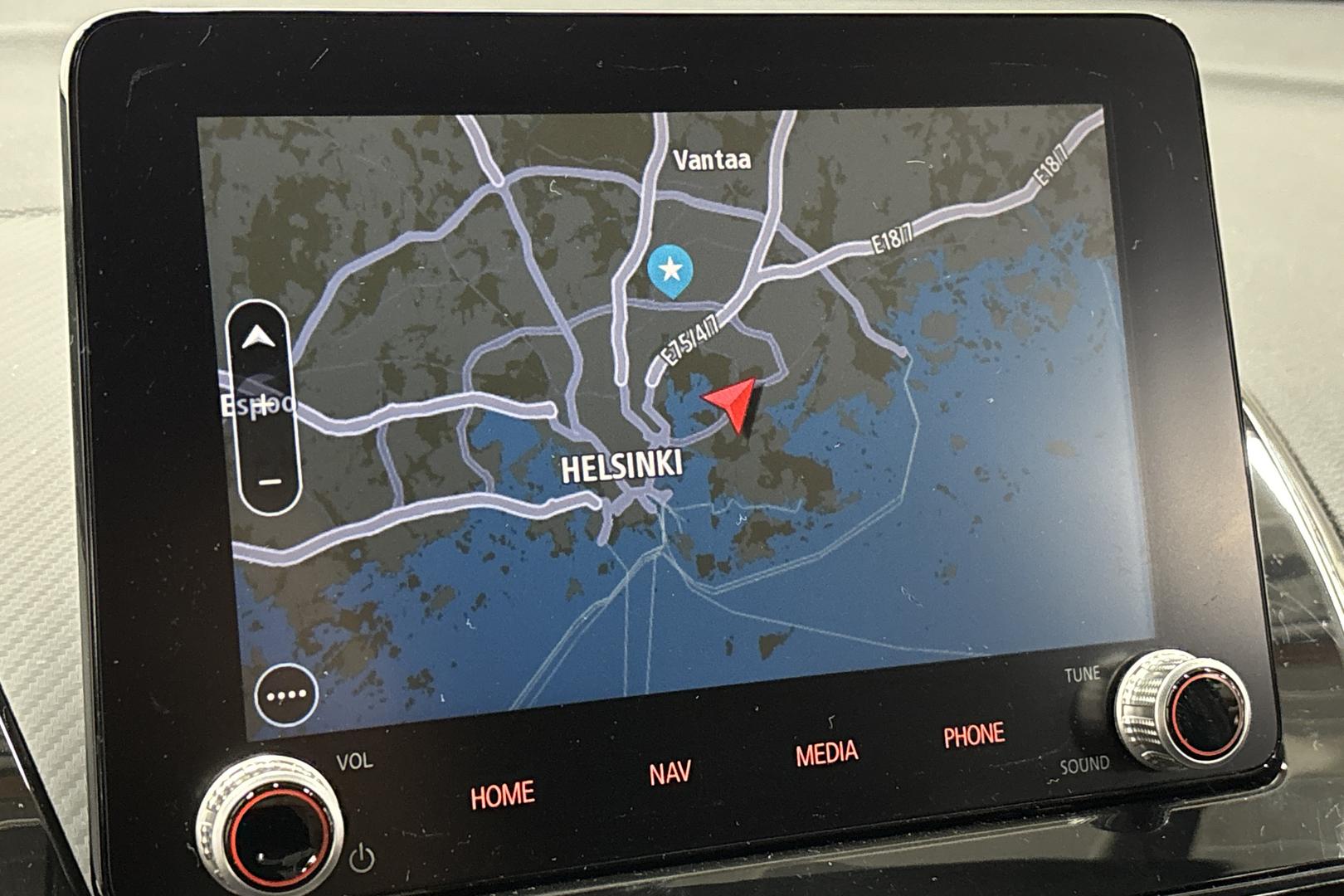The height and width of the screenshot is (896, 1344).
Task: Tap the power icon beside the volume knob
Action: pos(362,859)
